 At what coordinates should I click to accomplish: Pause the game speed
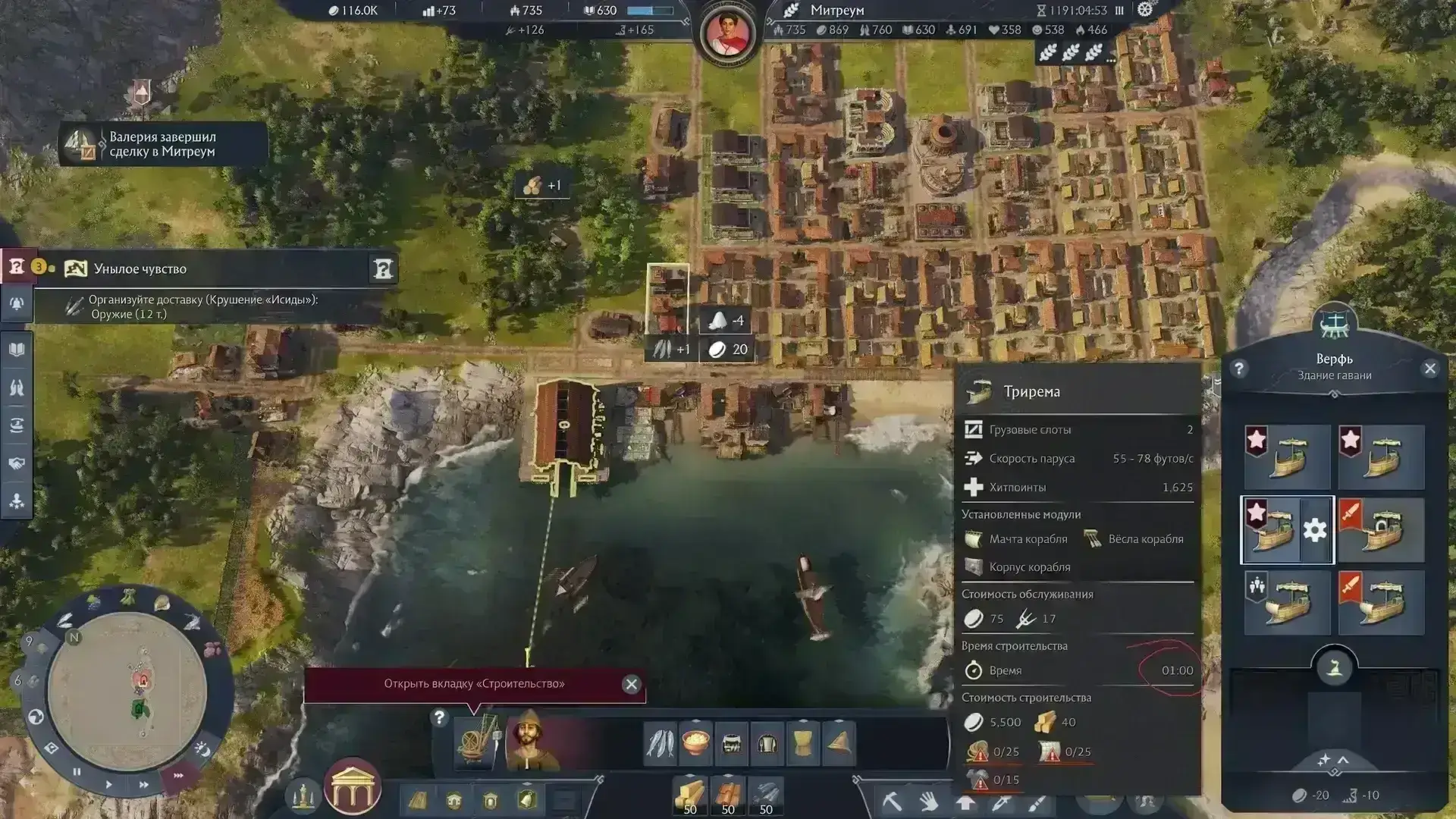[x=77, y=772]
